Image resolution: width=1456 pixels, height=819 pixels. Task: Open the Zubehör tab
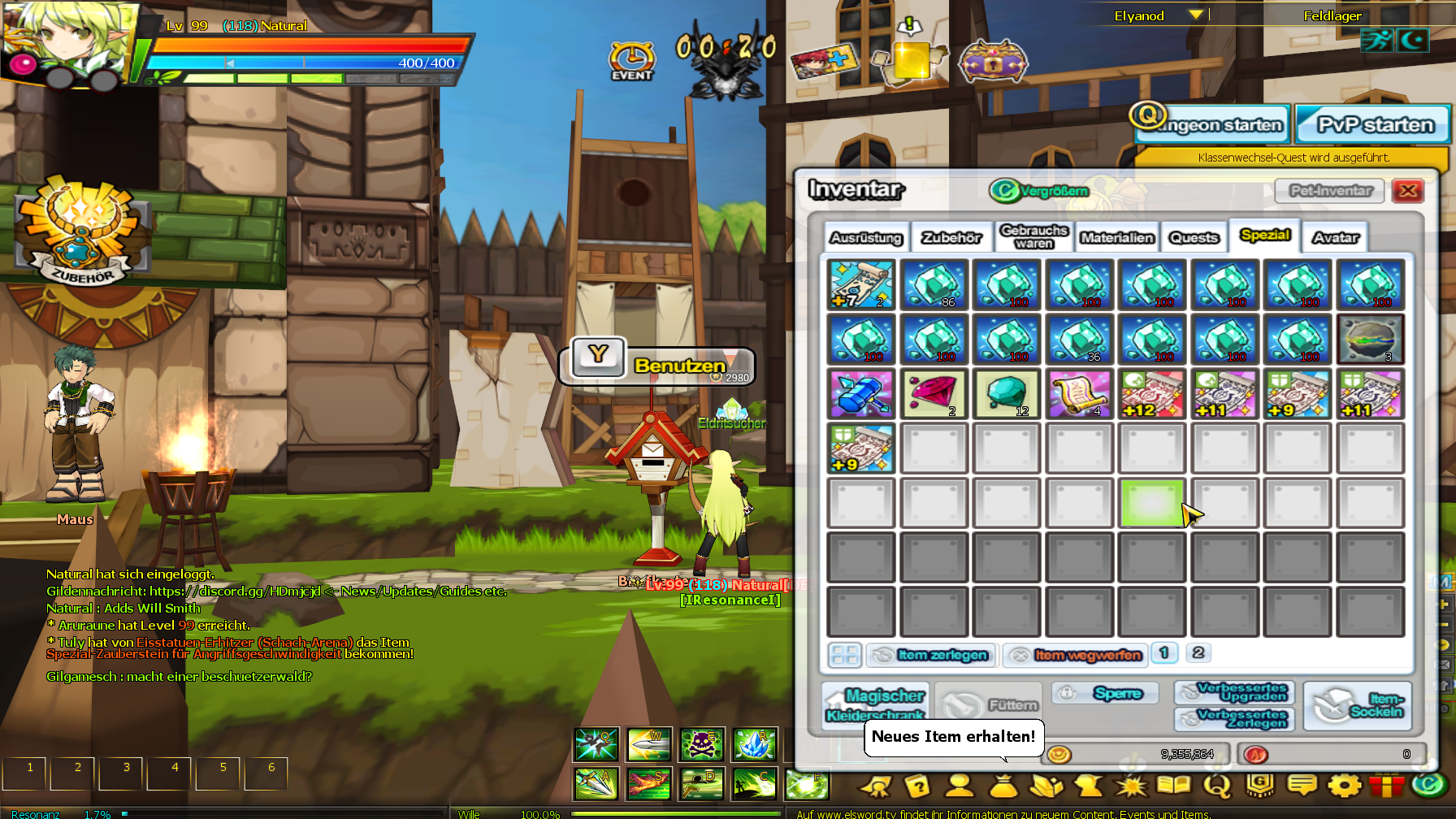[951, 237]
